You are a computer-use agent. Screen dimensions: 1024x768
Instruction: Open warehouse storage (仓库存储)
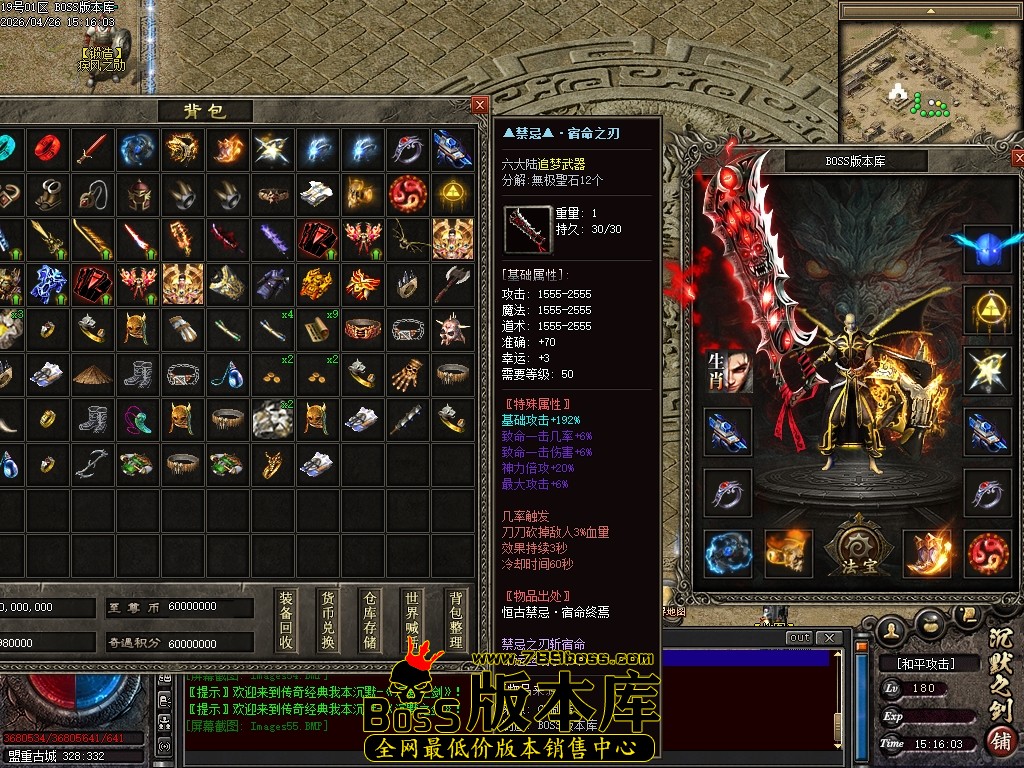pos(370,620)
